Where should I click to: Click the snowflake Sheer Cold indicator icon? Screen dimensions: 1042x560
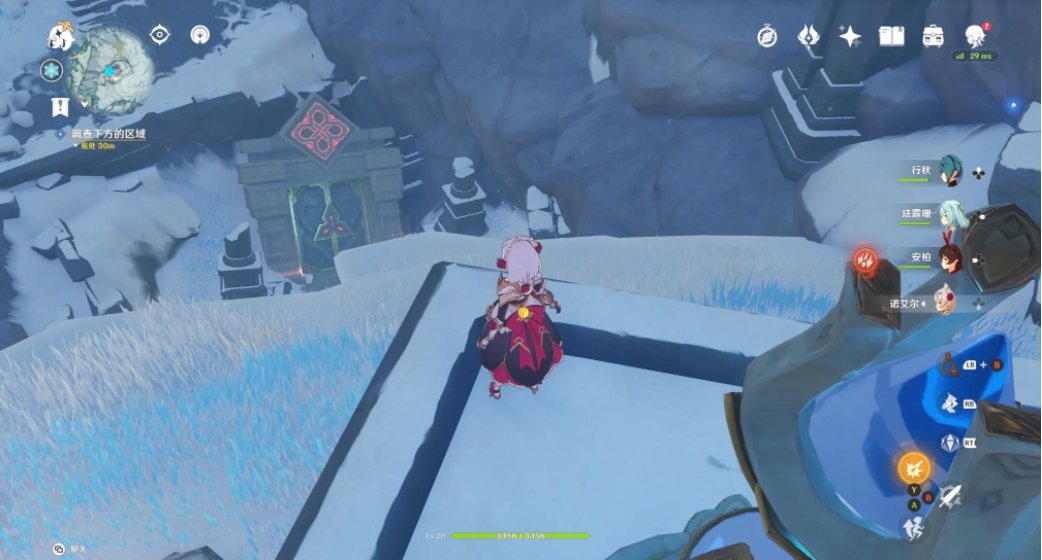point(52,71)
